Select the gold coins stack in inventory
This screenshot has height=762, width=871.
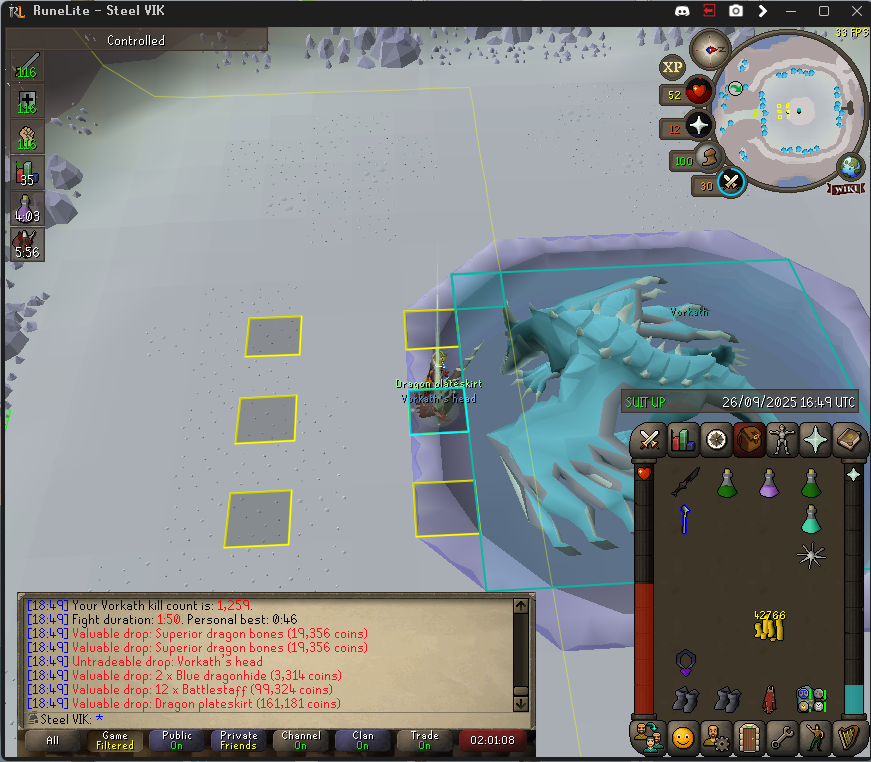(769, 626)
